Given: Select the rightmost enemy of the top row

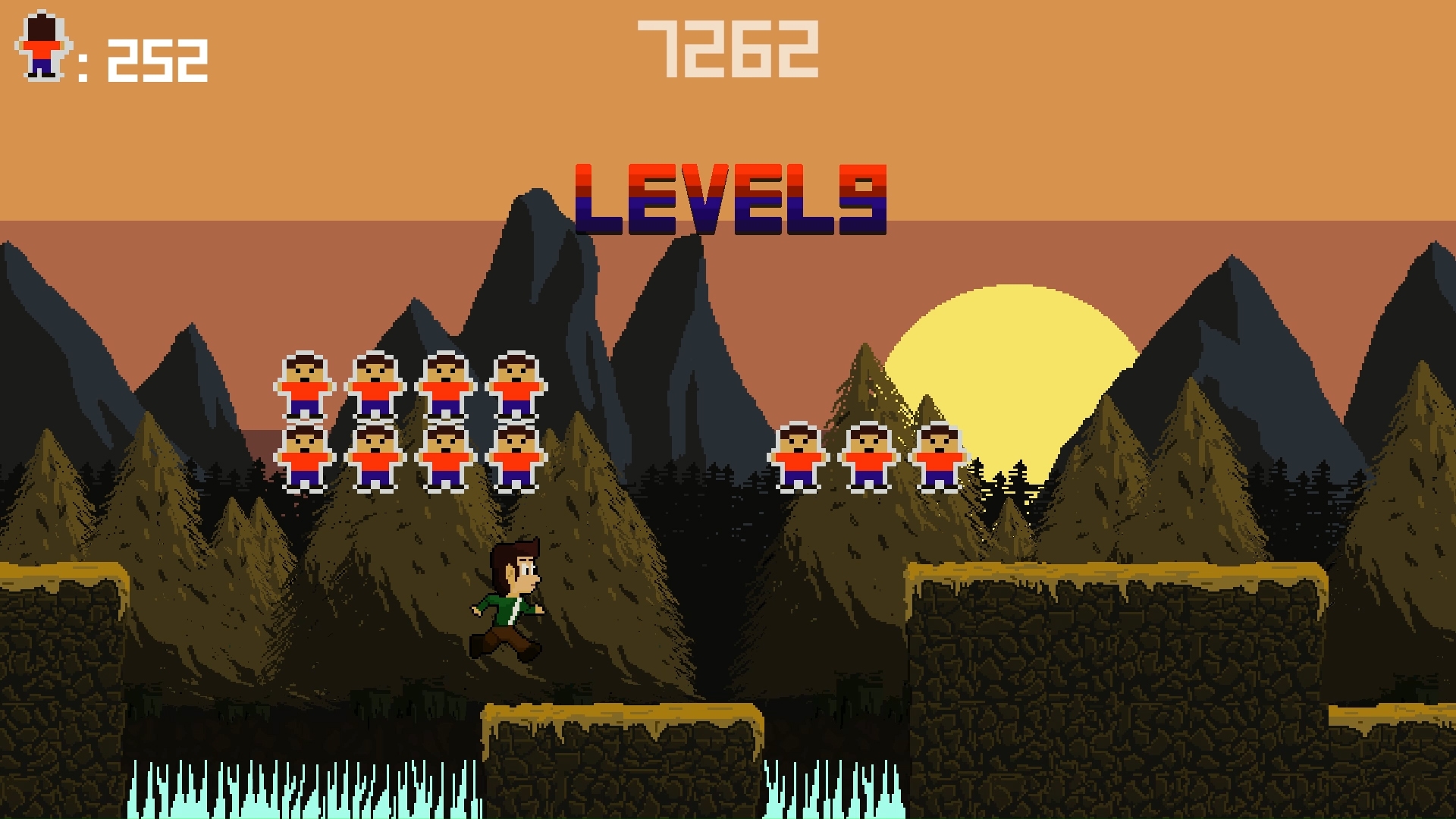Looking at the screenshot, I should point(516,383).
